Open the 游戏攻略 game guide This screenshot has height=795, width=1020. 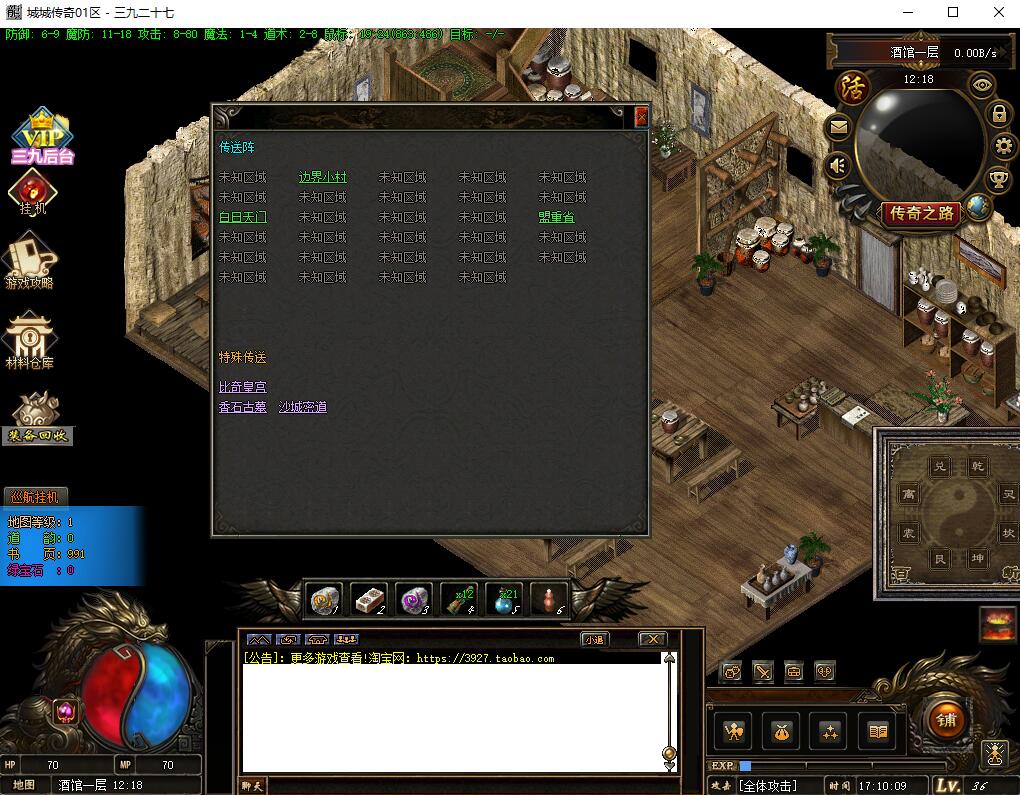(30, 262)
